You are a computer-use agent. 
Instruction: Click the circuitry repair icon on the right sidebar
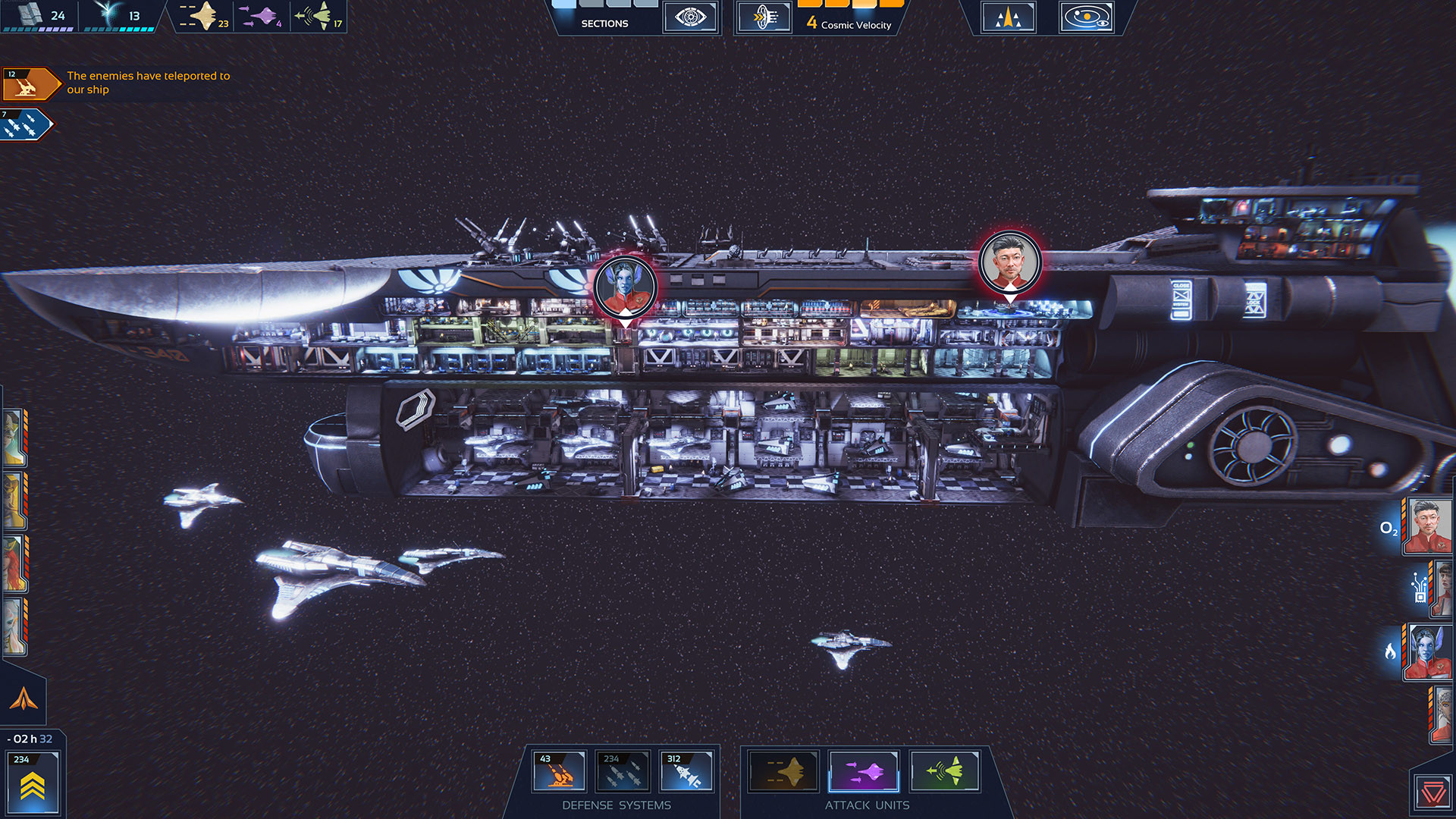(1420, 589)
